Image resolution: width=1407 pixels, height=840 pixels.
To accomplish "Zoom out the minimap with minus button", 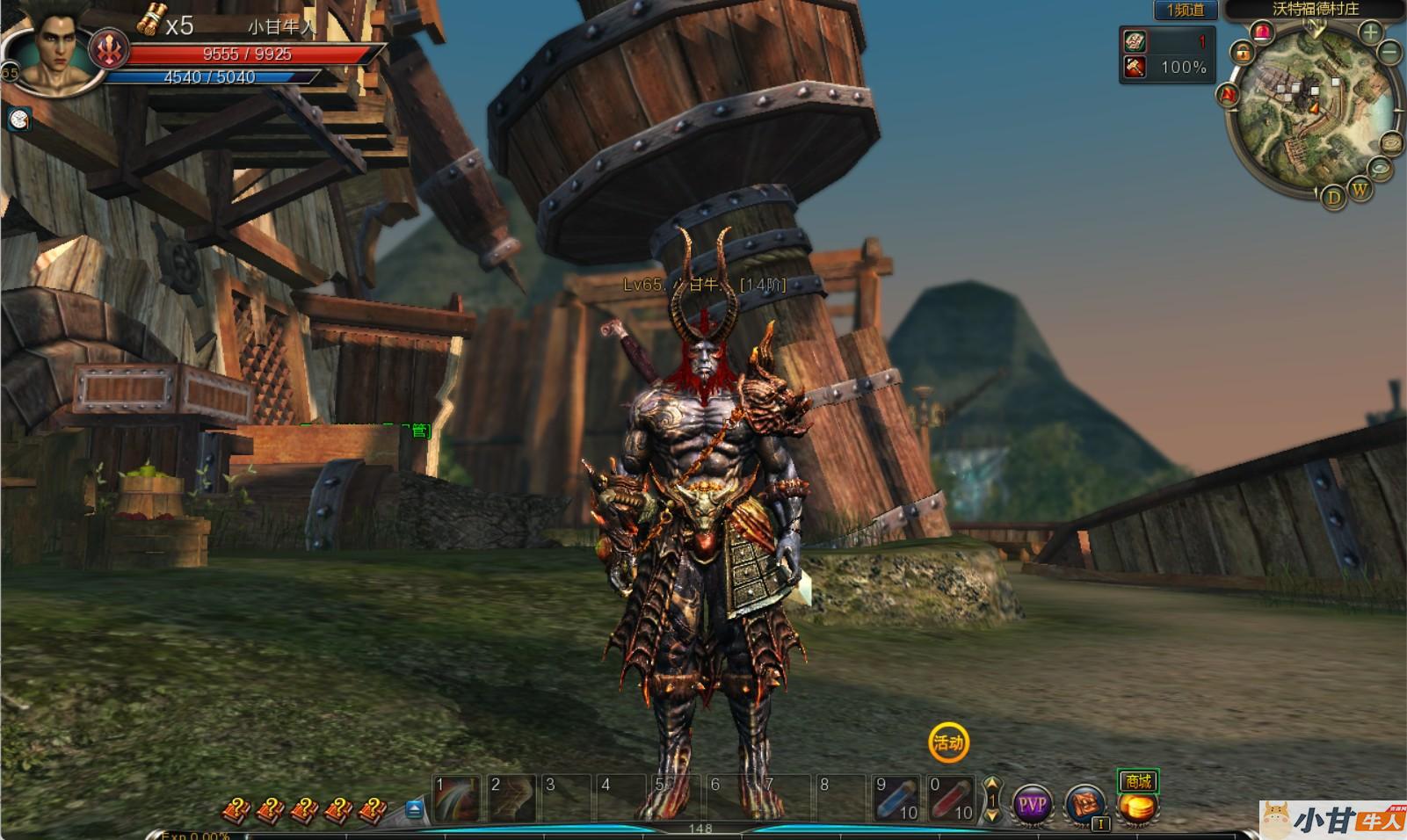I will [1389, 53].
